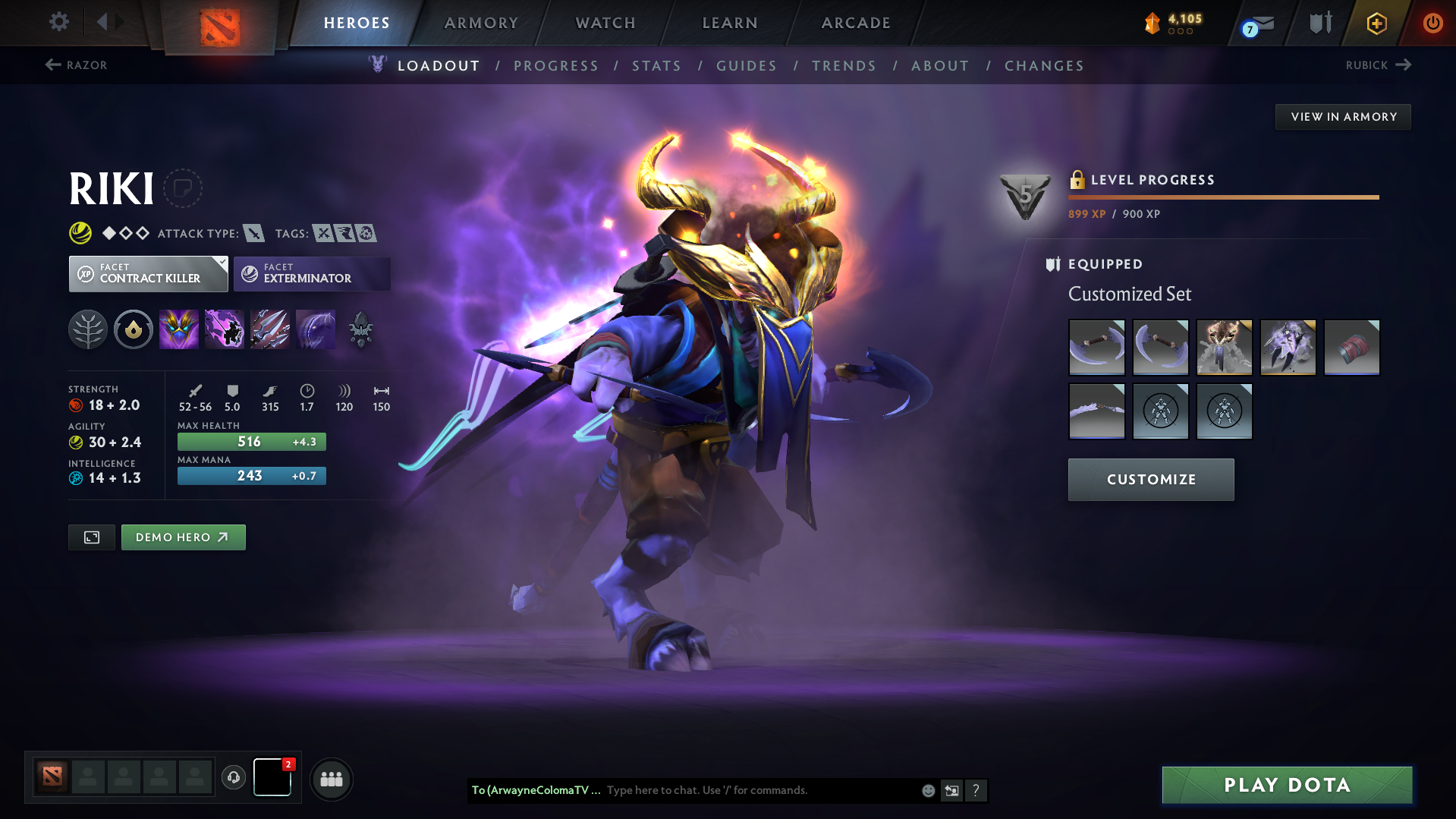Viewport: 1456px width, 819px height.
Task: Select Riki's talent tree icon
Action: click(88, 329)
